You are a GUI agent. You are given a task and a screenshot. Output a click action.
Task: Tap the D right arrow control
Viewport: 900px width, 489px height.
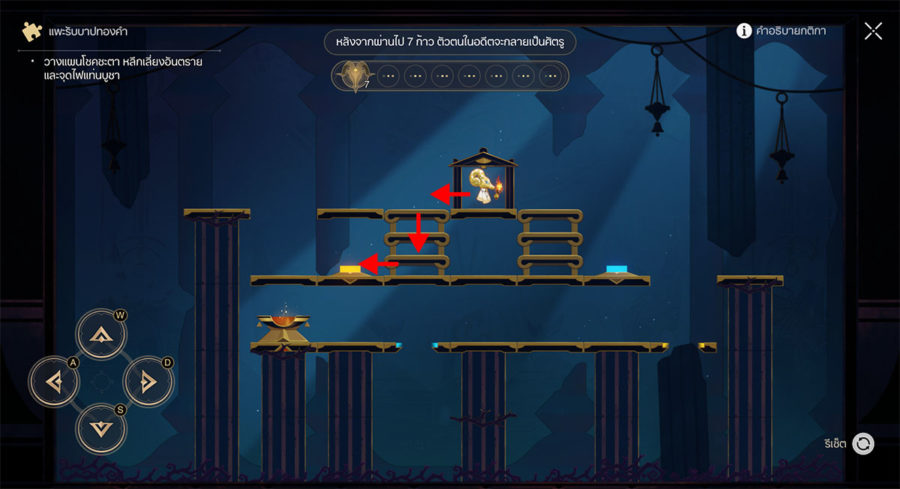(148, 381)
